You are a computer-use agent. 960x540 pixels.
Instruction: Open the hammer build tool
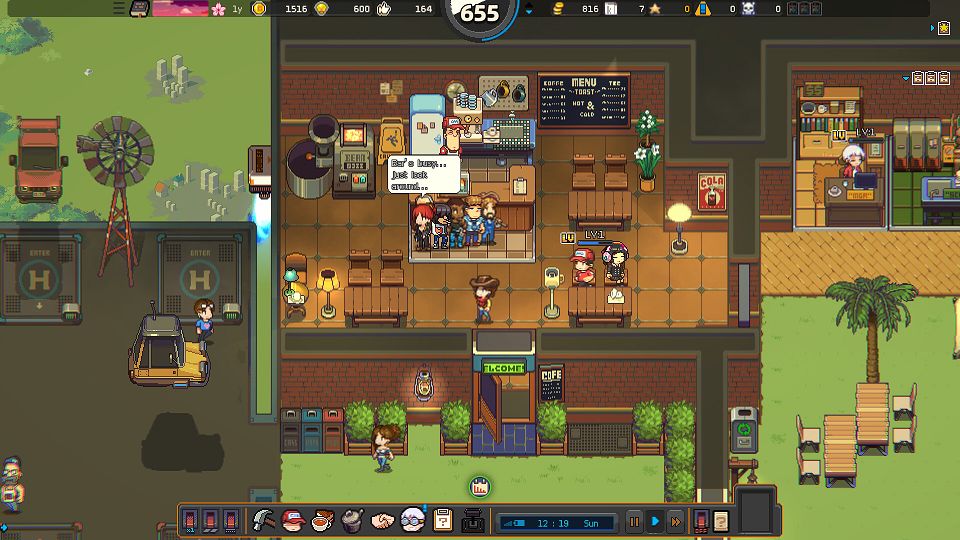coord(264,520)
